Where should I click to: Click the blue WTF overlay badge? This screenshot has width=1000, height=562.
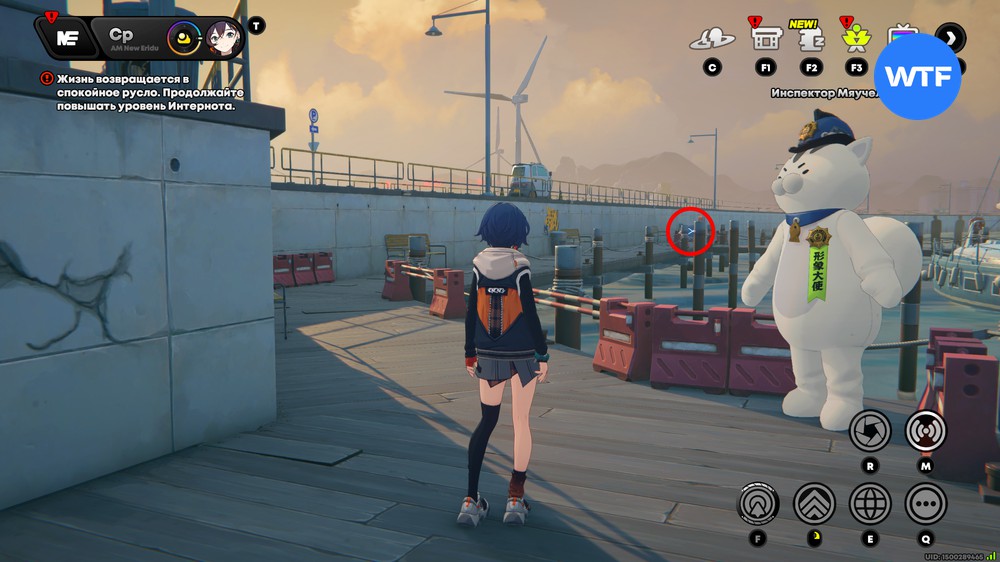[x=917, y=77]
